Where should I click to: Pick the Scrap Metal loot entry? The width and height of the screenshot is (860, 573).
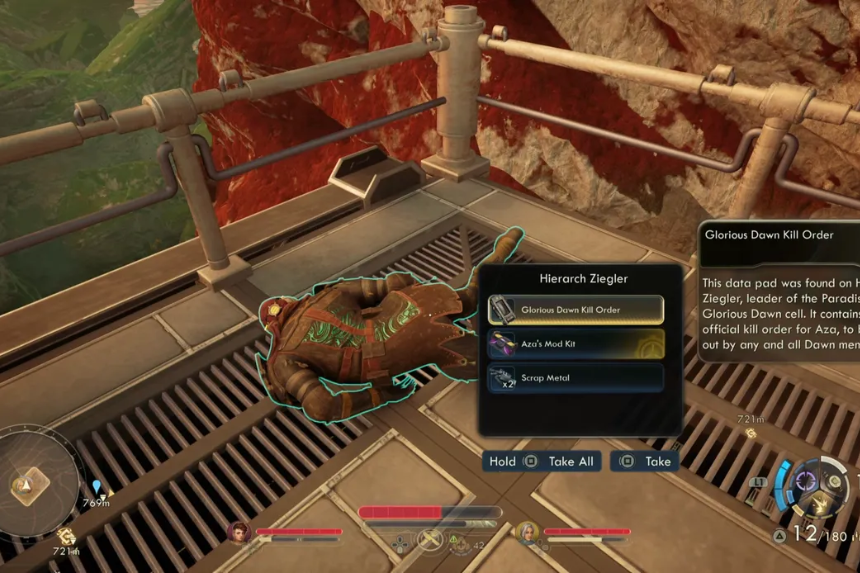click(575, 378)
